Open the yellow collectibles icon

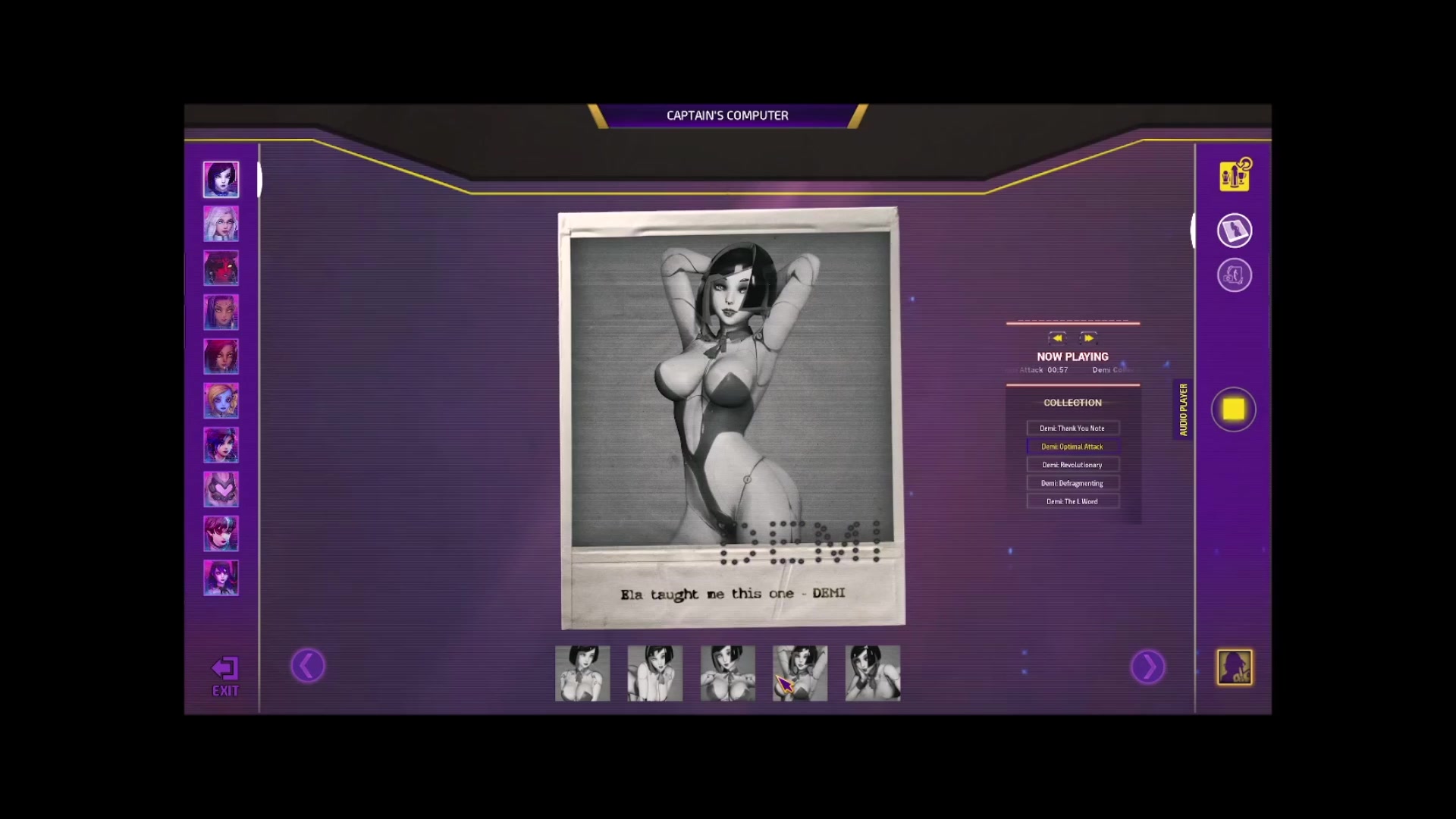click(1235, 175)
